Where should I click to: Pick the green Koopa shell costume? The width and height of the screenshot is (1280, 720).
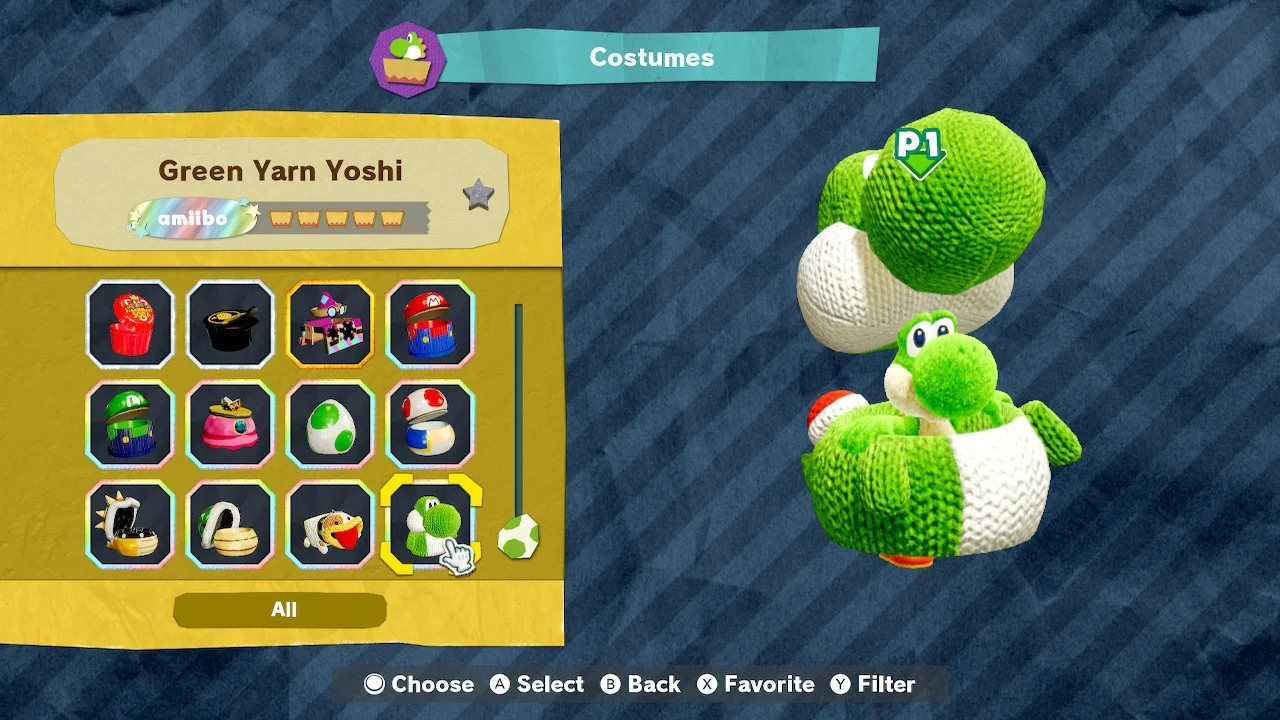tap(230, 522)
